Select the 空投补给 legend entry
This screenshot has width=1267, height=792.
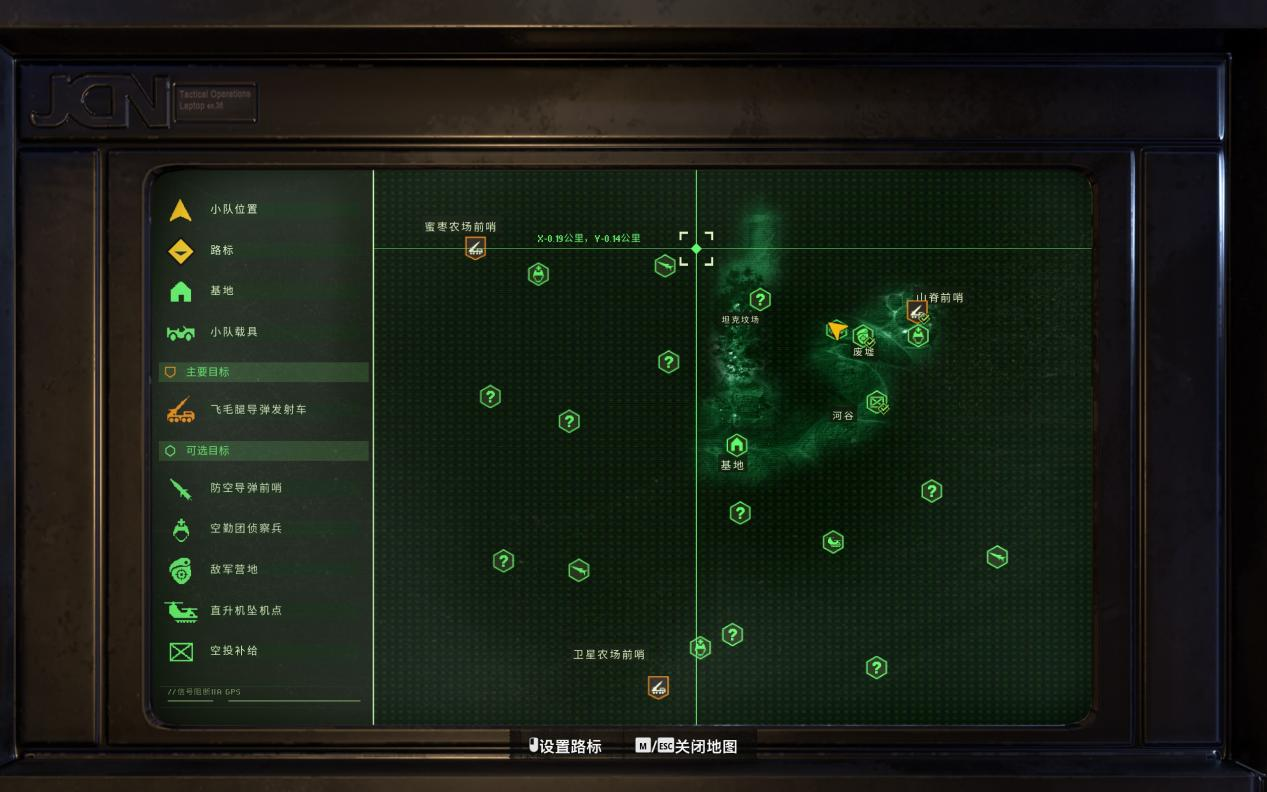point(233,651)
